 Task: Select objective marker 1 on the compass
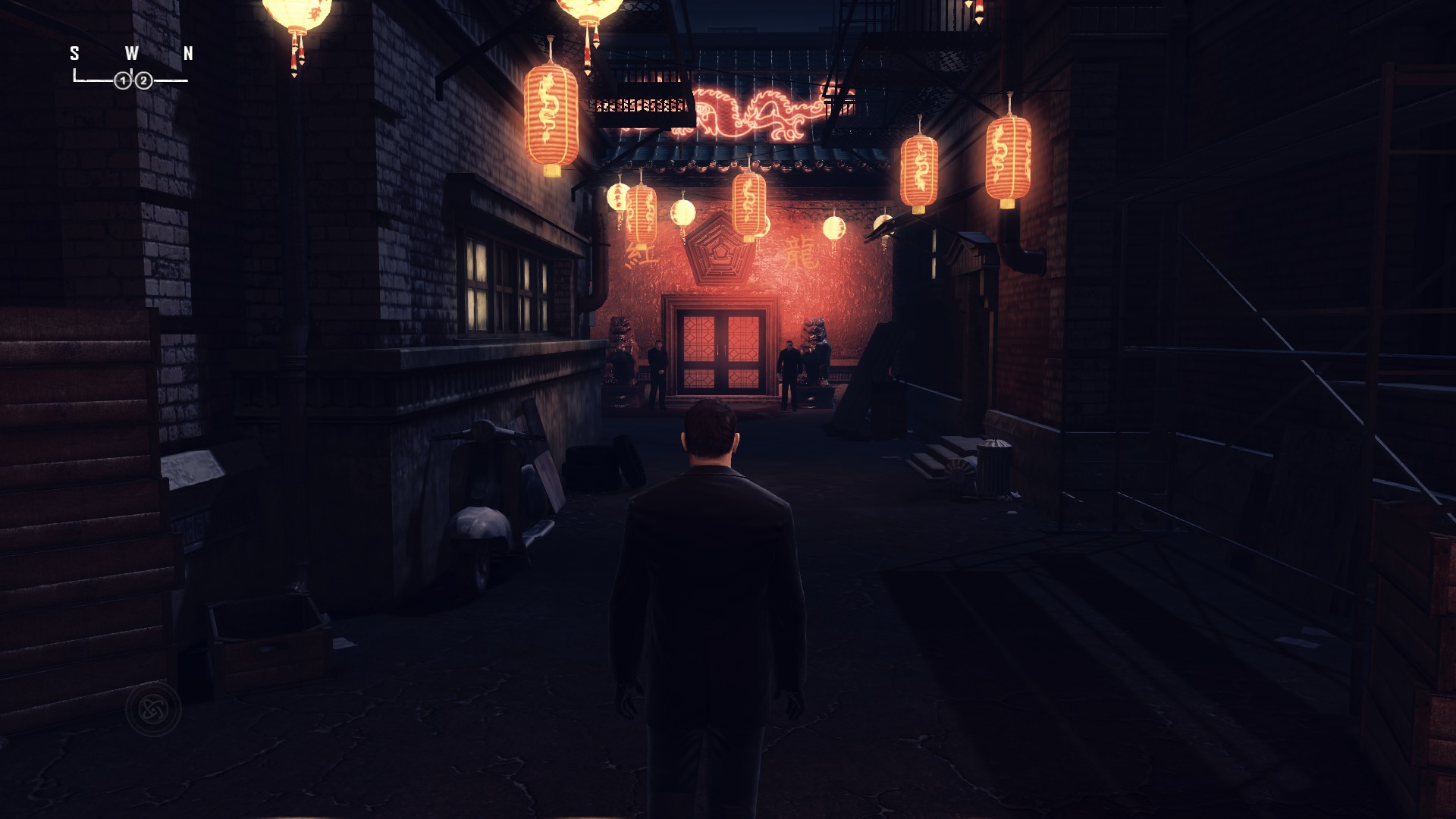coord(123,80)
